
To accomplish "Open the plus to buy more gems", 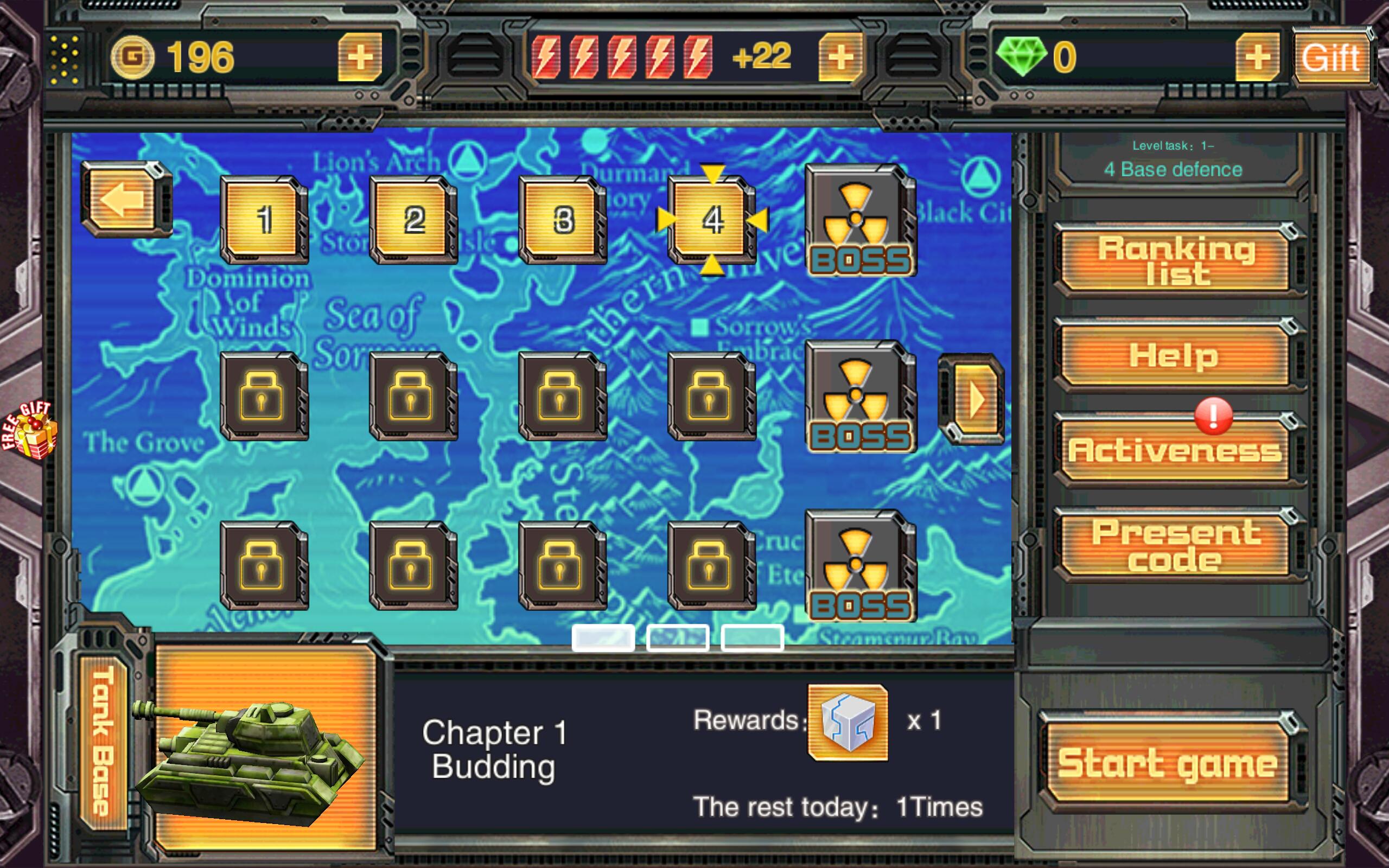I will tap(1257, 55).
